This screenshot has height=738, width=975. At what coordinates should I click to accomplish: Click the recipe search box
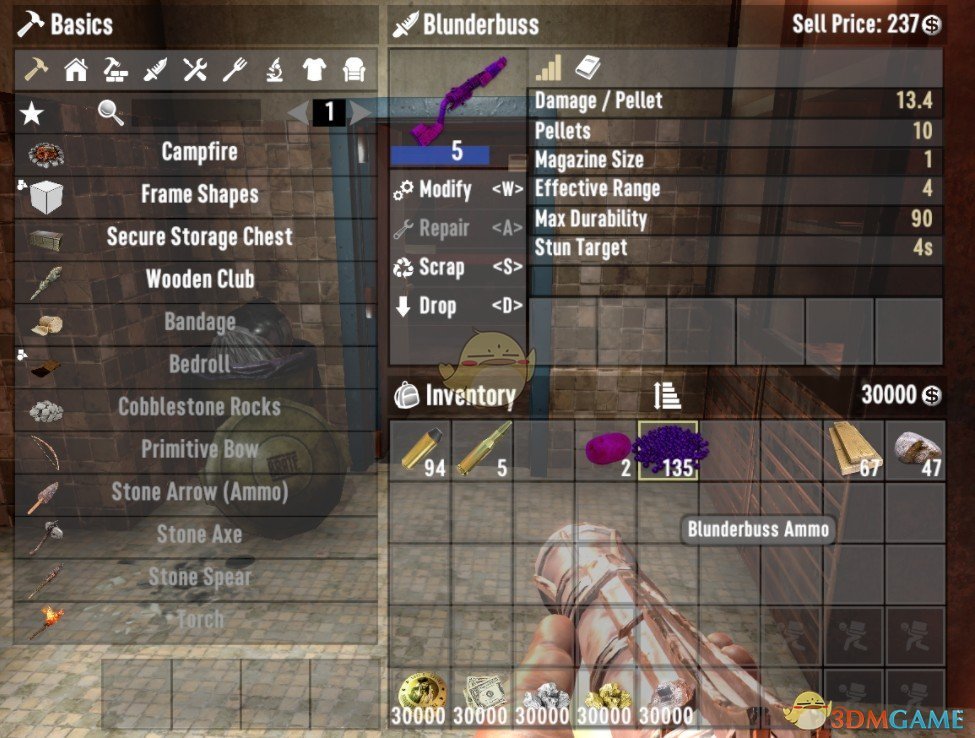pos(196,113)
